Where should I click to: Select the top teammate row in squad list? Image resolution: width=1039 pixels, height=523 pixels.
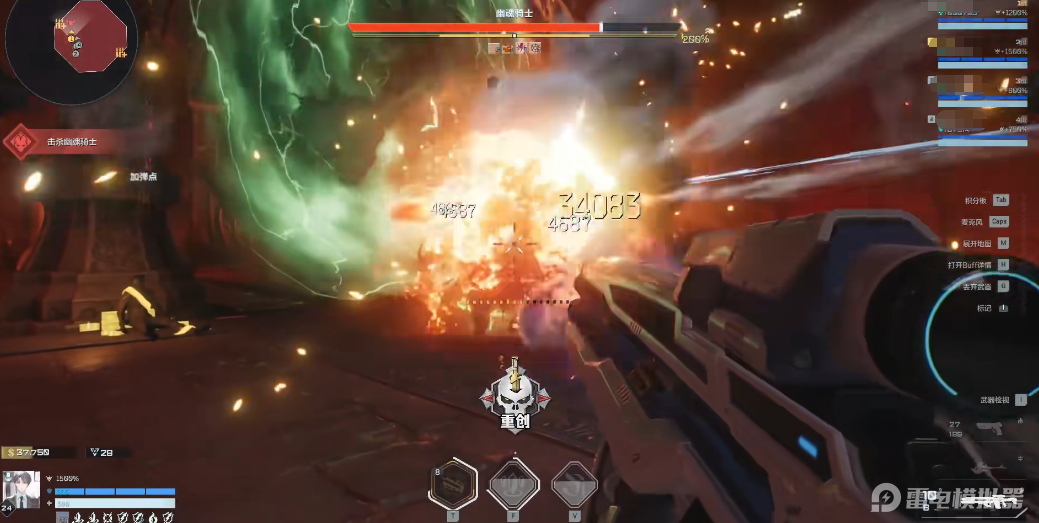tap(983, 12)
